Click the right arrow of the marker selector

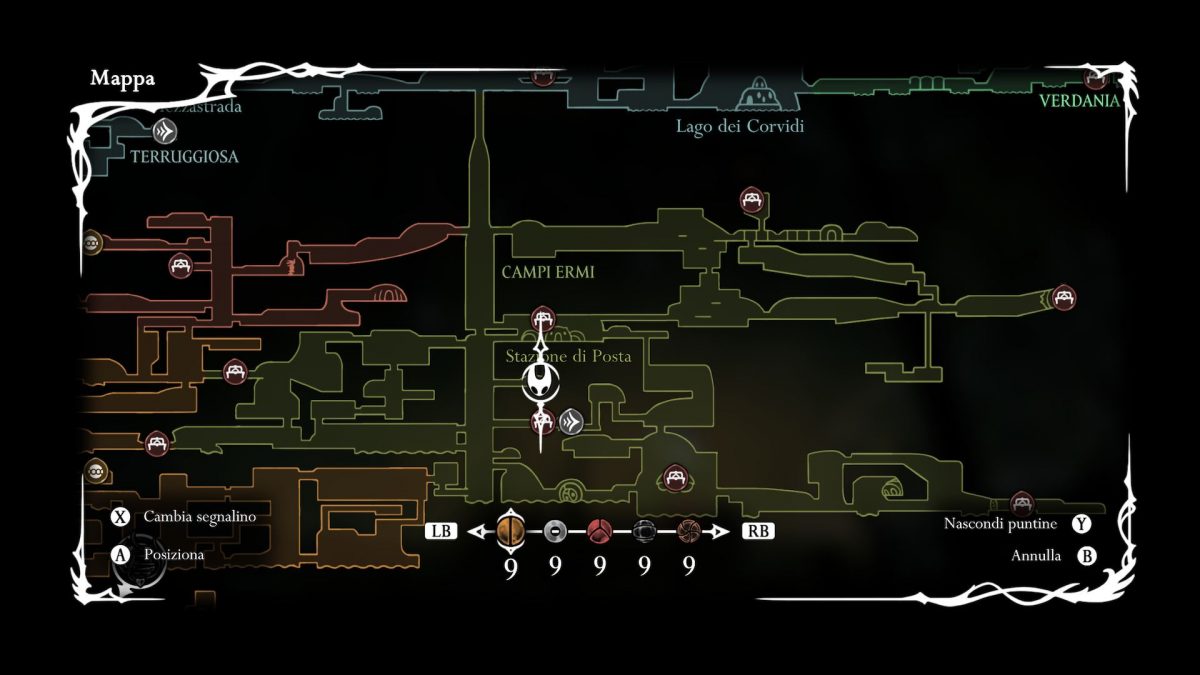pyautogui.click(x=721, y=532)
